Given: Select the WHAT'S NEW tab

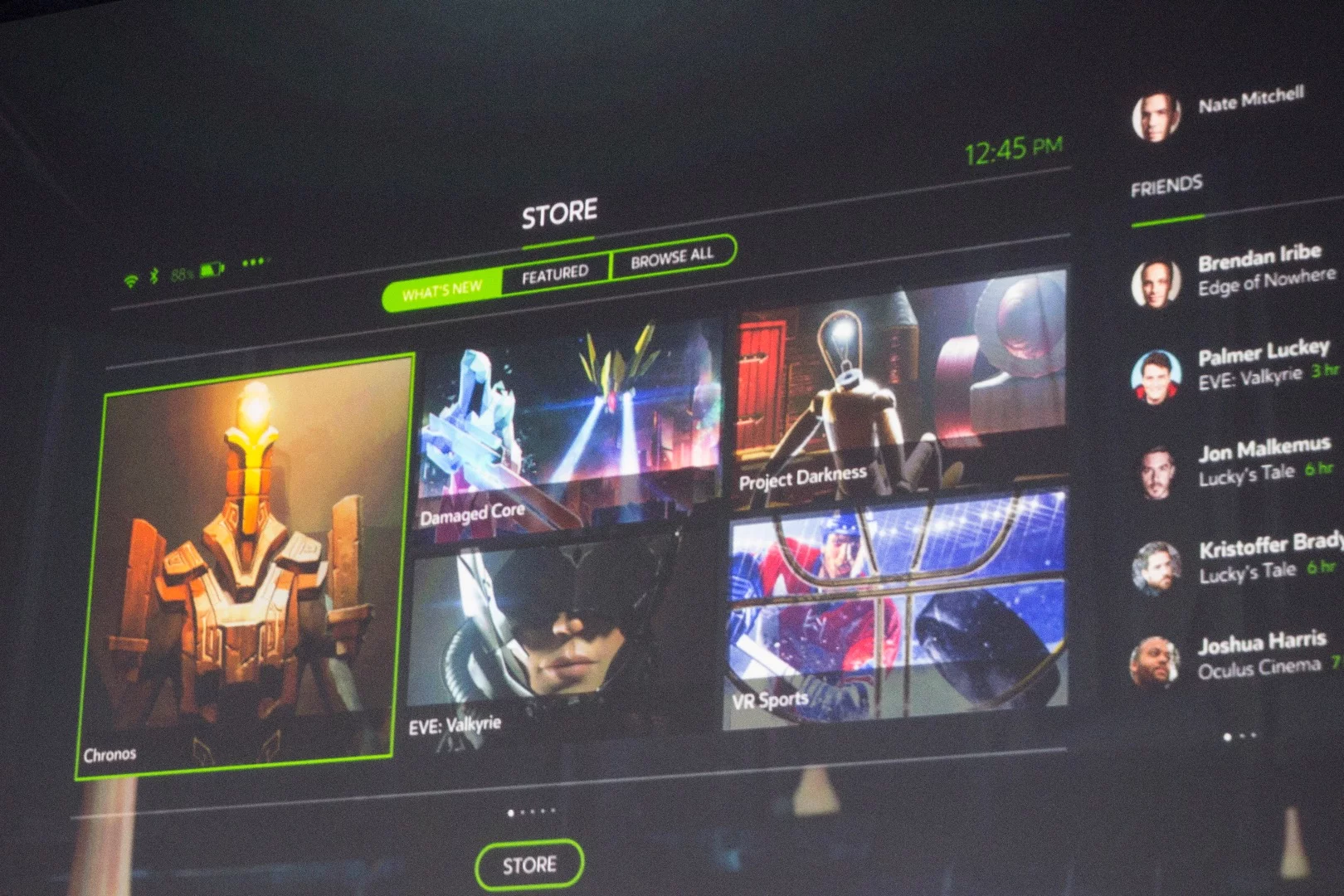Looking at the screenshot, I should pos(444,290).
